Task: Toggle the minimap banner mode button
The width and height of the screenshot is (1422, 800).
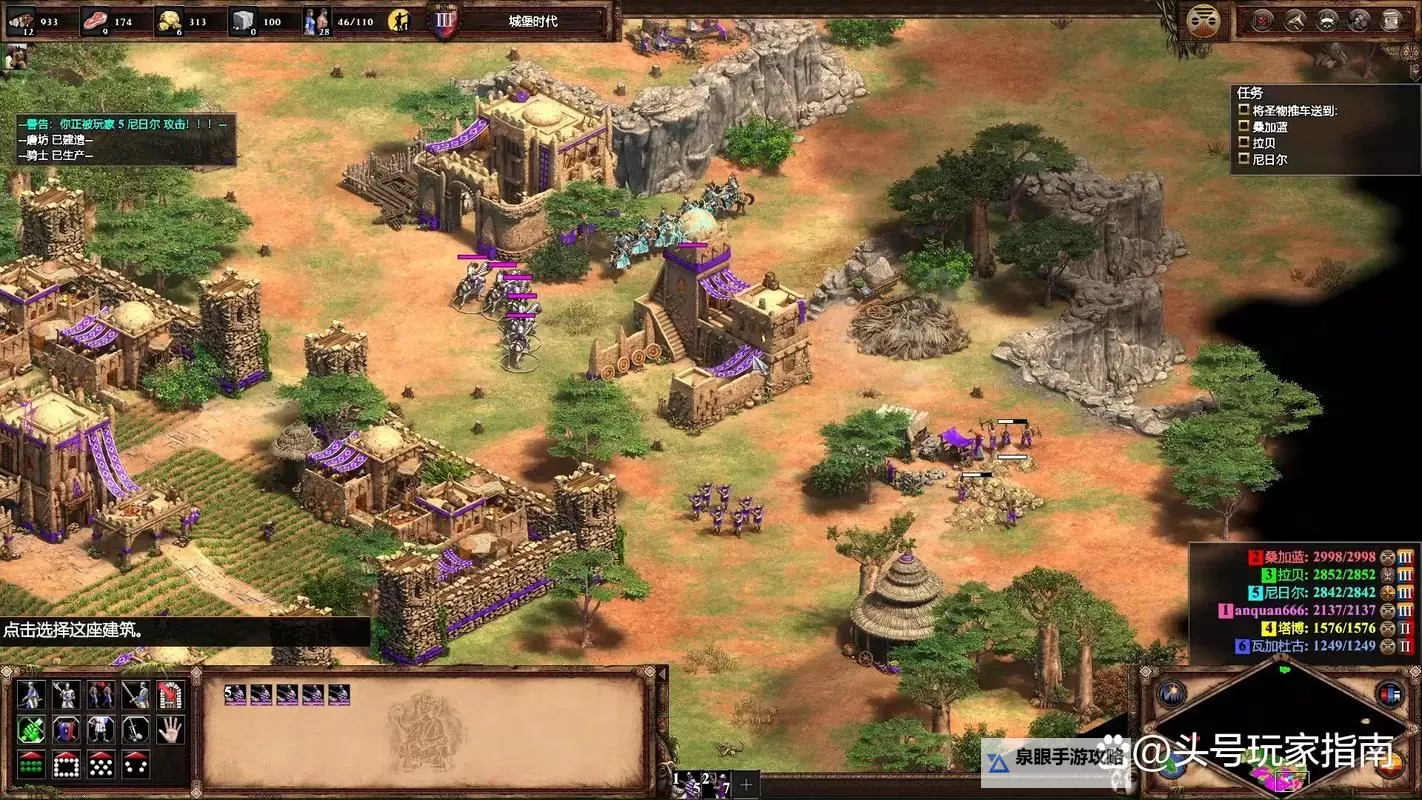Action: 1389,693
